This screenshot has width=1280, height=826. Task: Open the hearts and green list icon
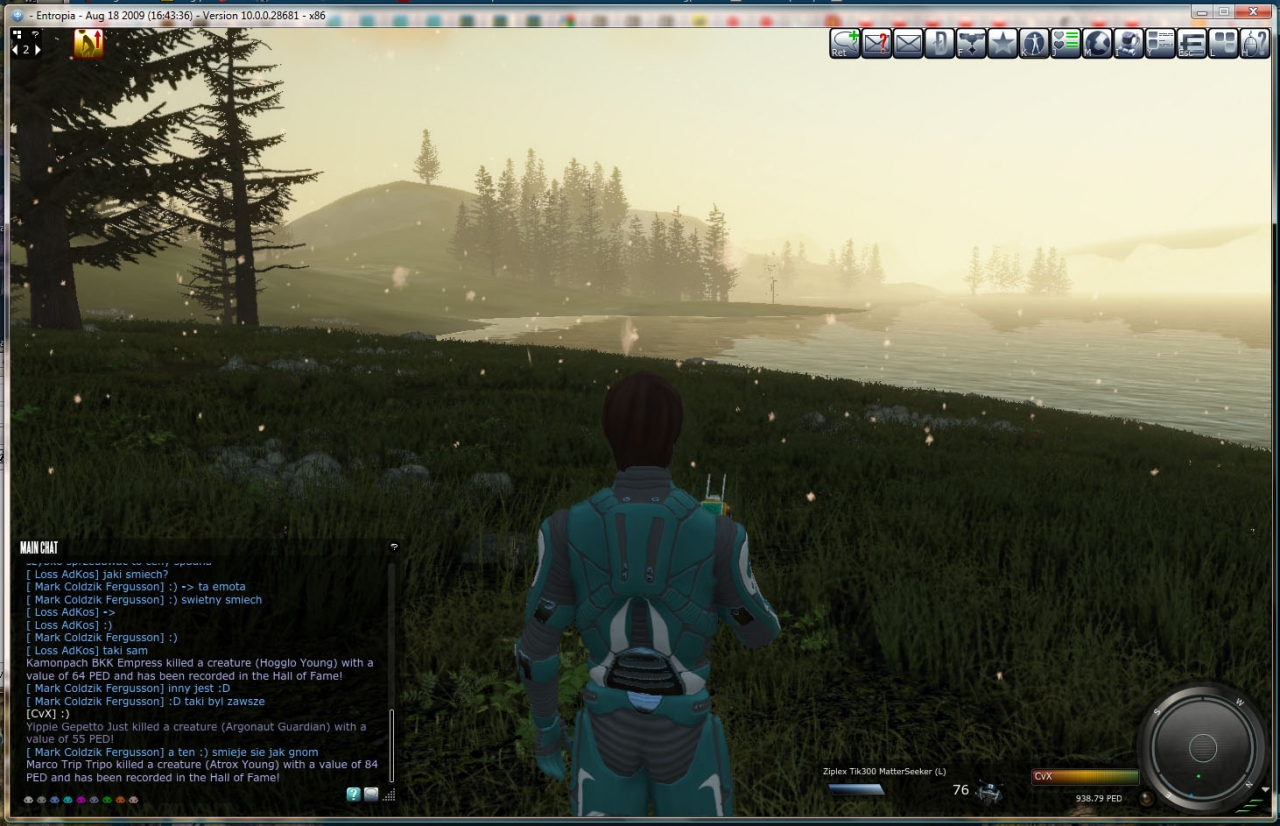(x=1066, y=43)
